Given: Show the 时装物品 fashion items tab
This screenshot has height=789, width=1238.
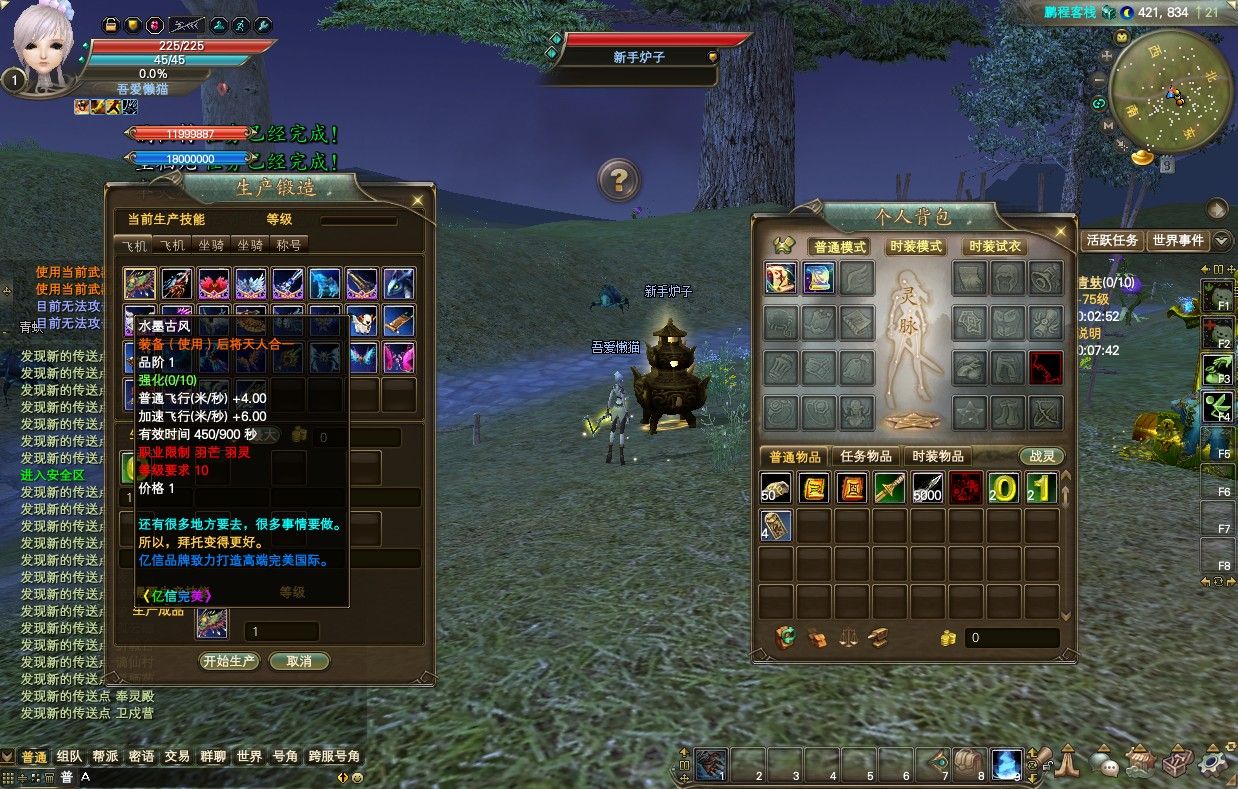Looking at the screenshot, I should [x=939, y=456].
